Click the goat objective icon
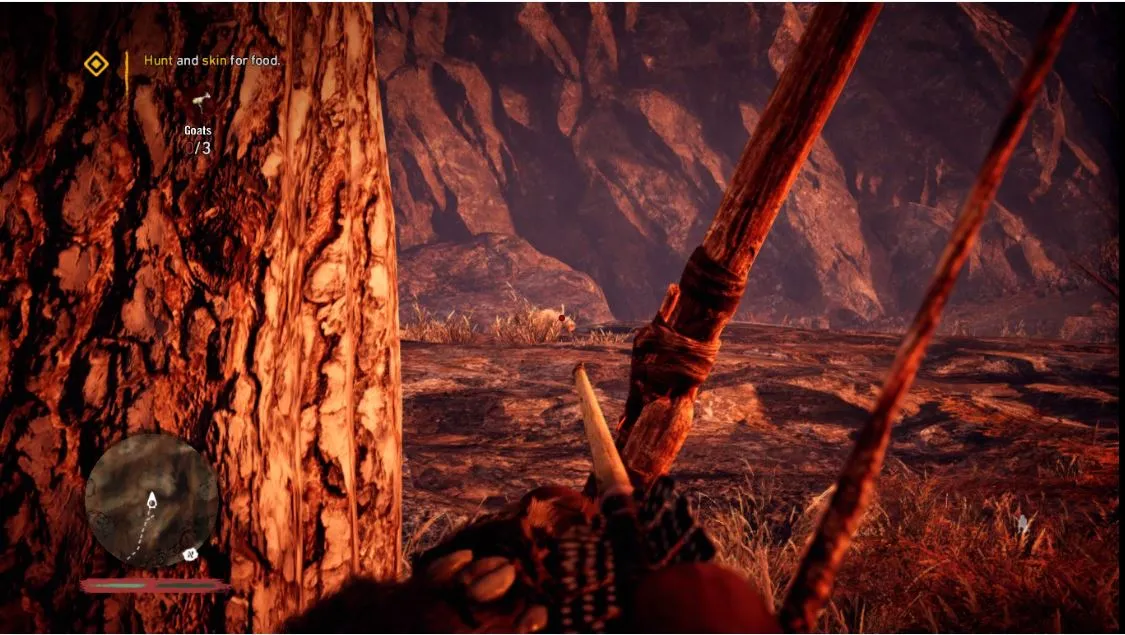 [x=203, y=100]
